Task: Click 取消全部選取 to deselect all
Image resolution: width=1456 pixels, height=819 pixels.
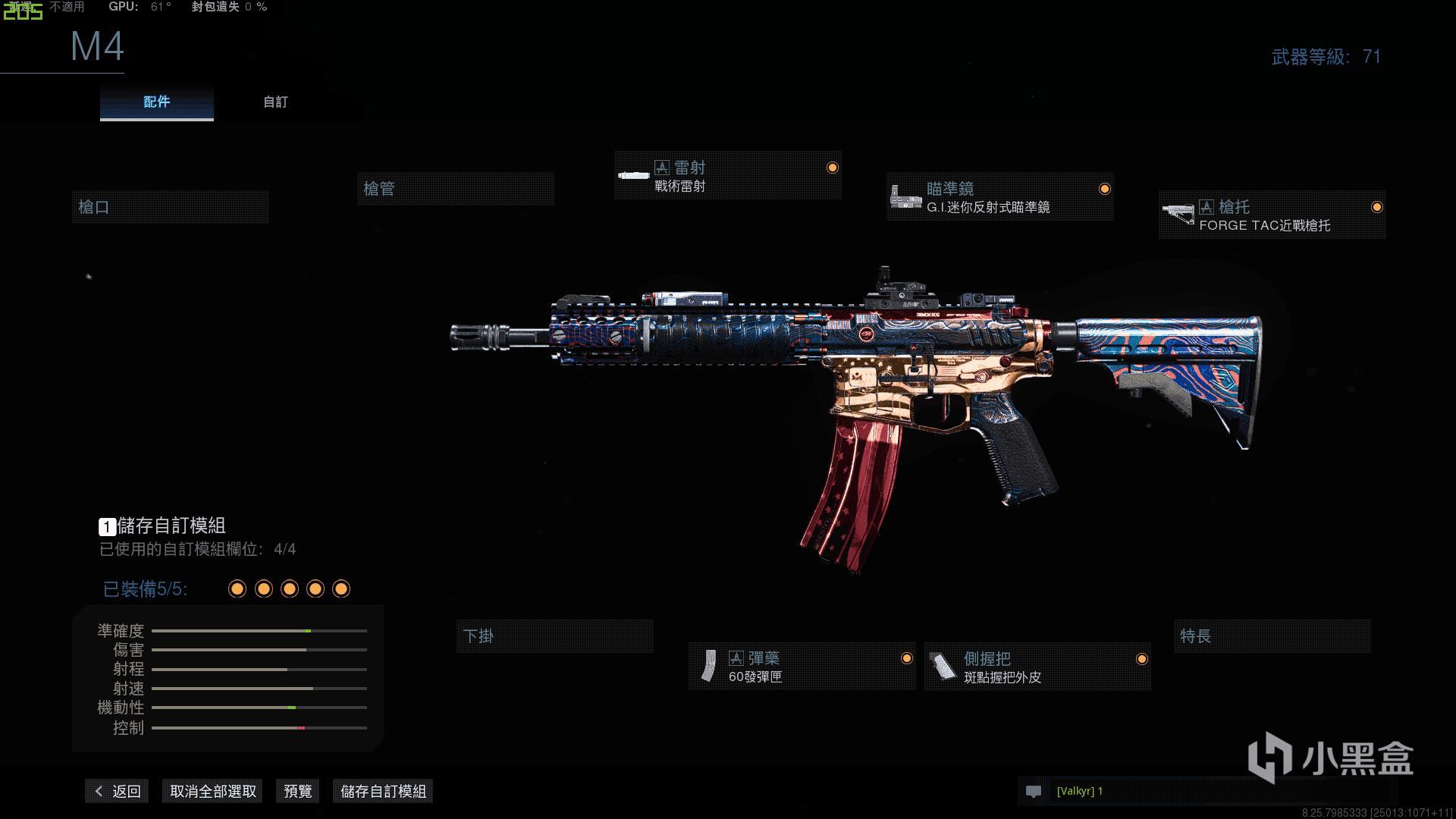Action: (213, 791)
